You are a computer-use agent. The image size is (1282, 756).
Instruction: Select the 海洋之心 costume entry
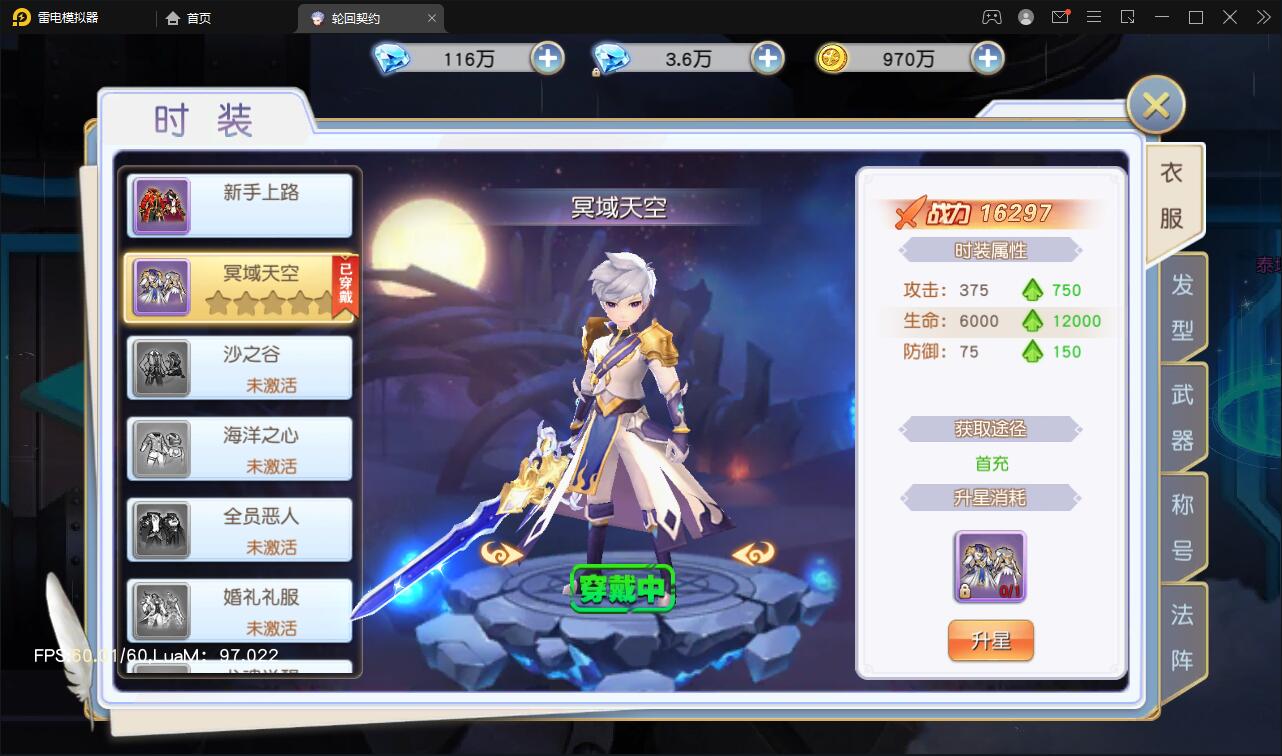click(x=238, y=448)
